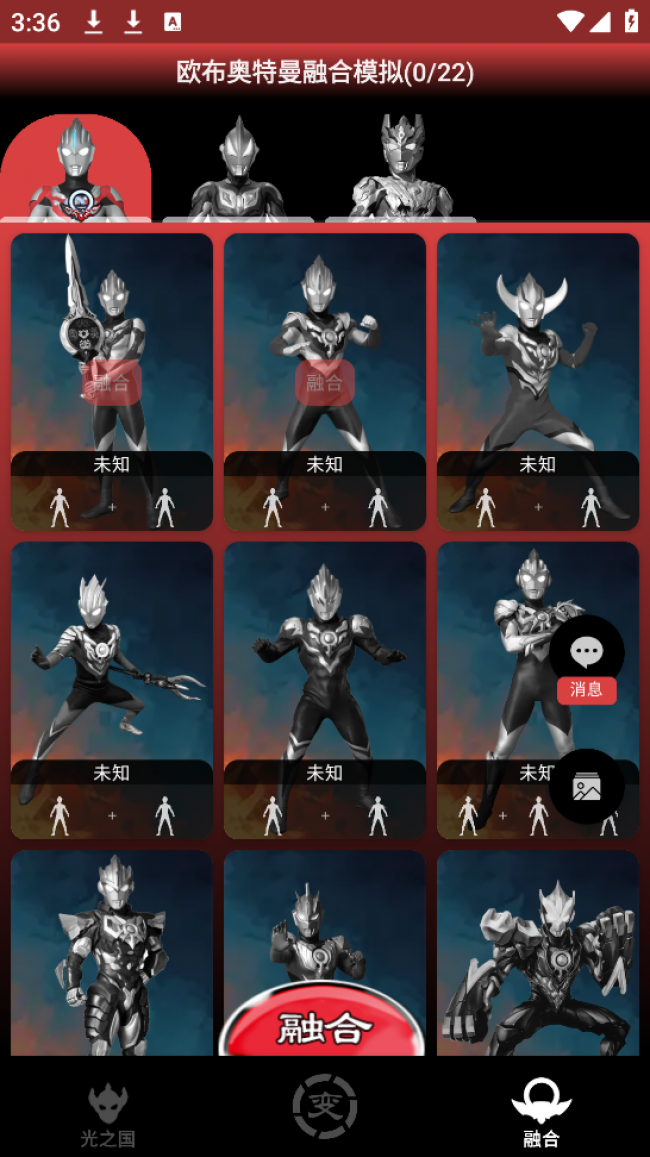Viewport: 650px width, 1157px height.
Task: Switch to the second Ultraman portrait tab
Action: (238, 170)
